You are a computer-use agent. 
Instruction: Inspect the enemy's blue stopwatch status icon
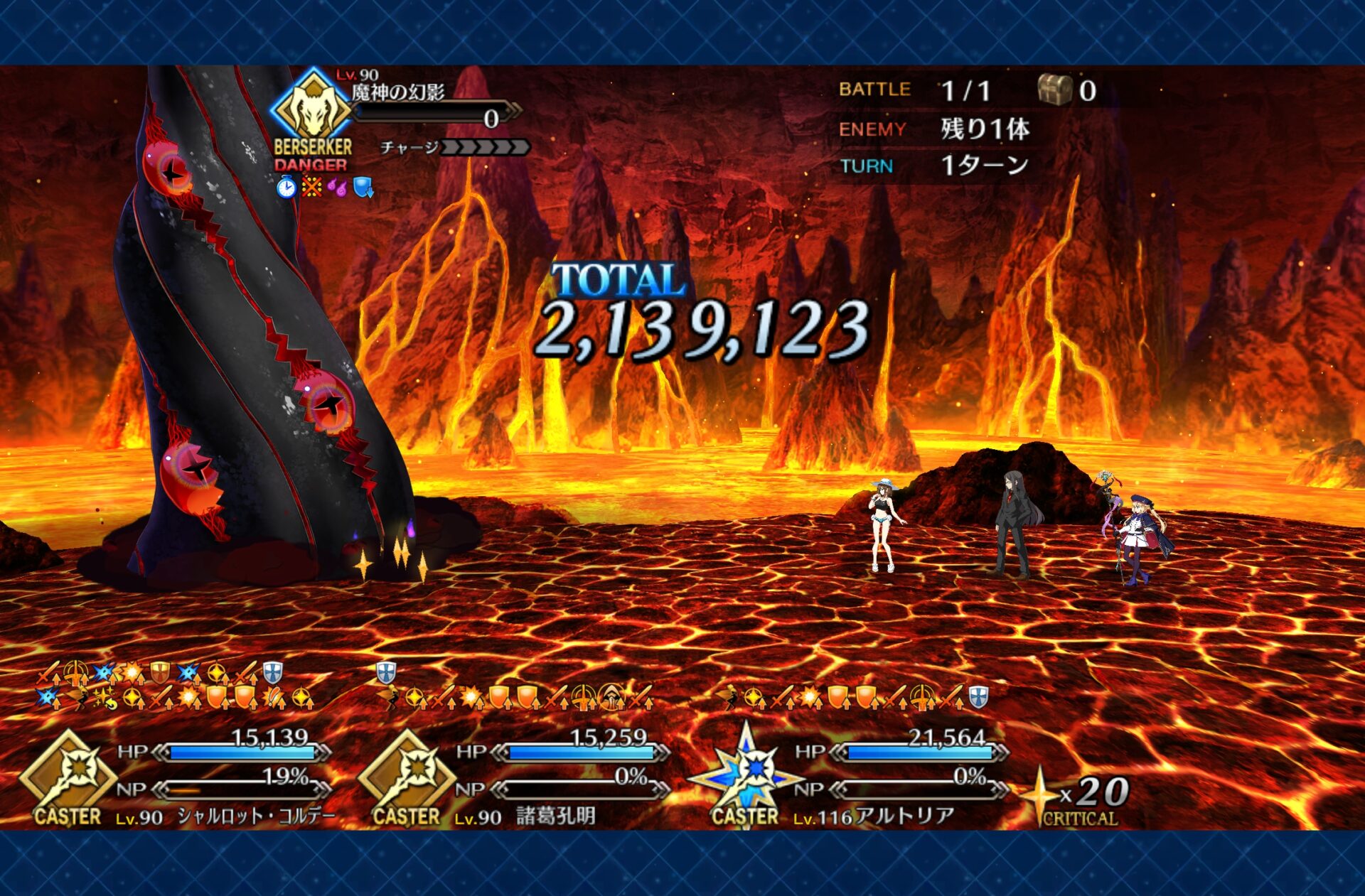(x=286, y=188)
